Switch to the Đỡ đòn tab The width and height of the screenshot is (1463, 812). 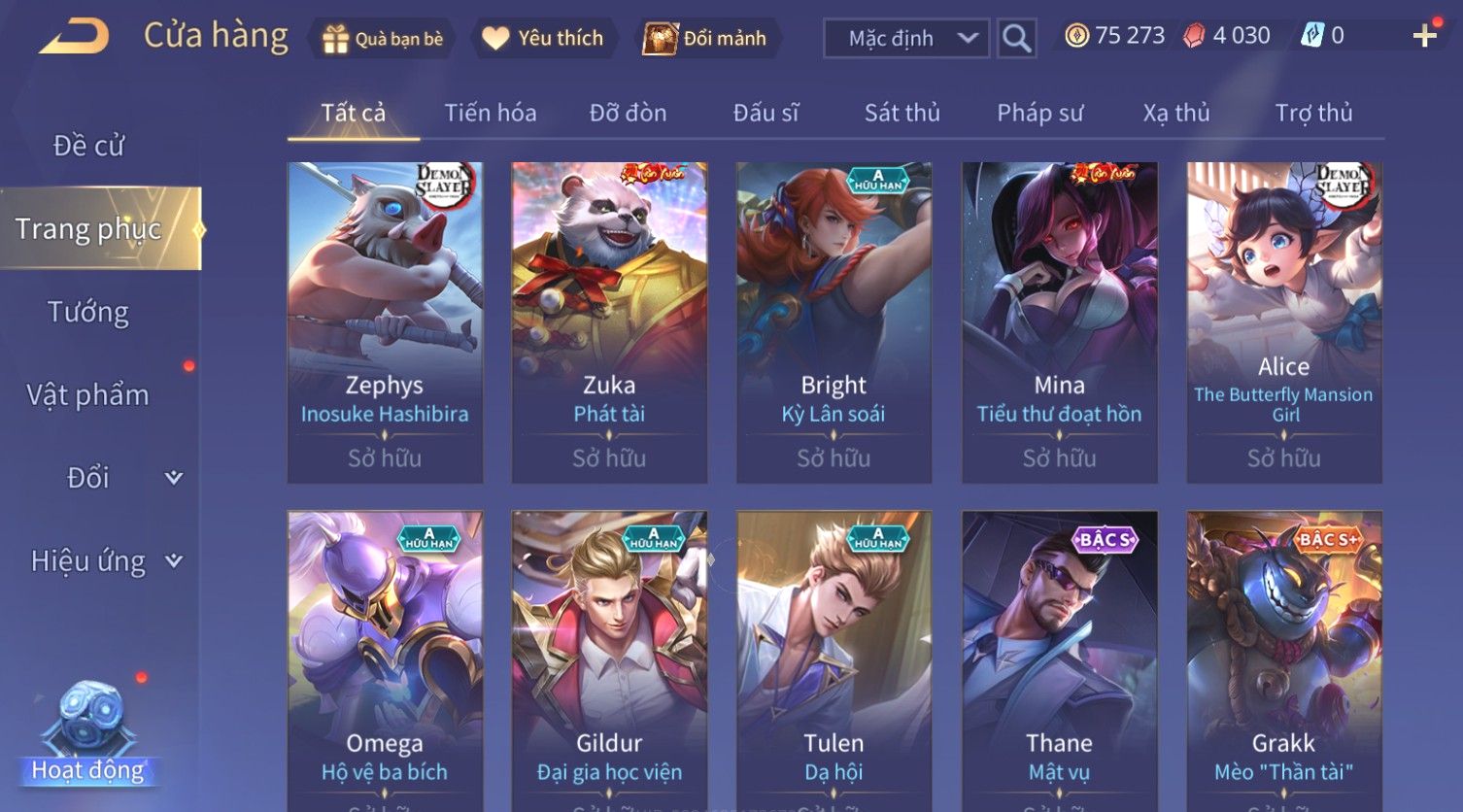coord(628,113)
